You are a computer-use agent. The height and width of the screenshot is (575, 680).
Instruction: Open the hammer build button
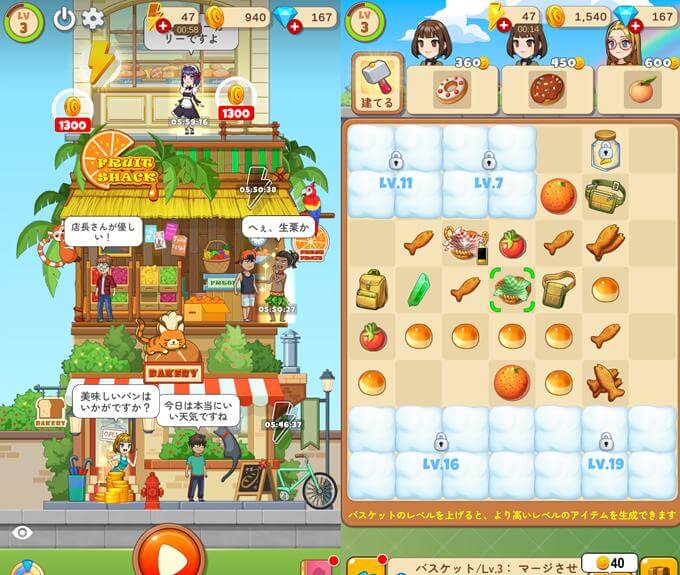pyautogui.click(x=377, y=82)
